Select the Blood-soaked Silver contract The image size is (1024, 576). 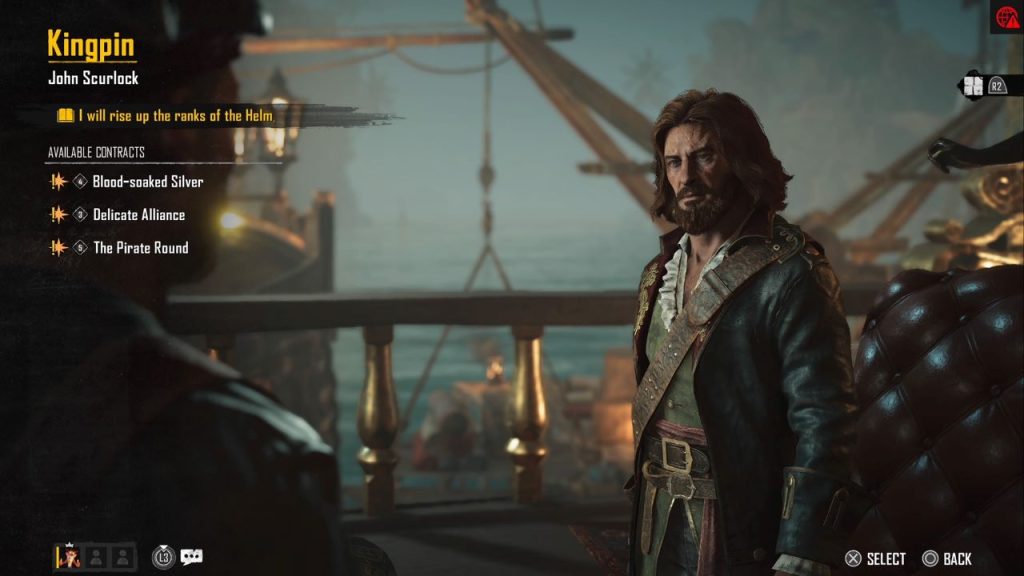click(147, 182)
